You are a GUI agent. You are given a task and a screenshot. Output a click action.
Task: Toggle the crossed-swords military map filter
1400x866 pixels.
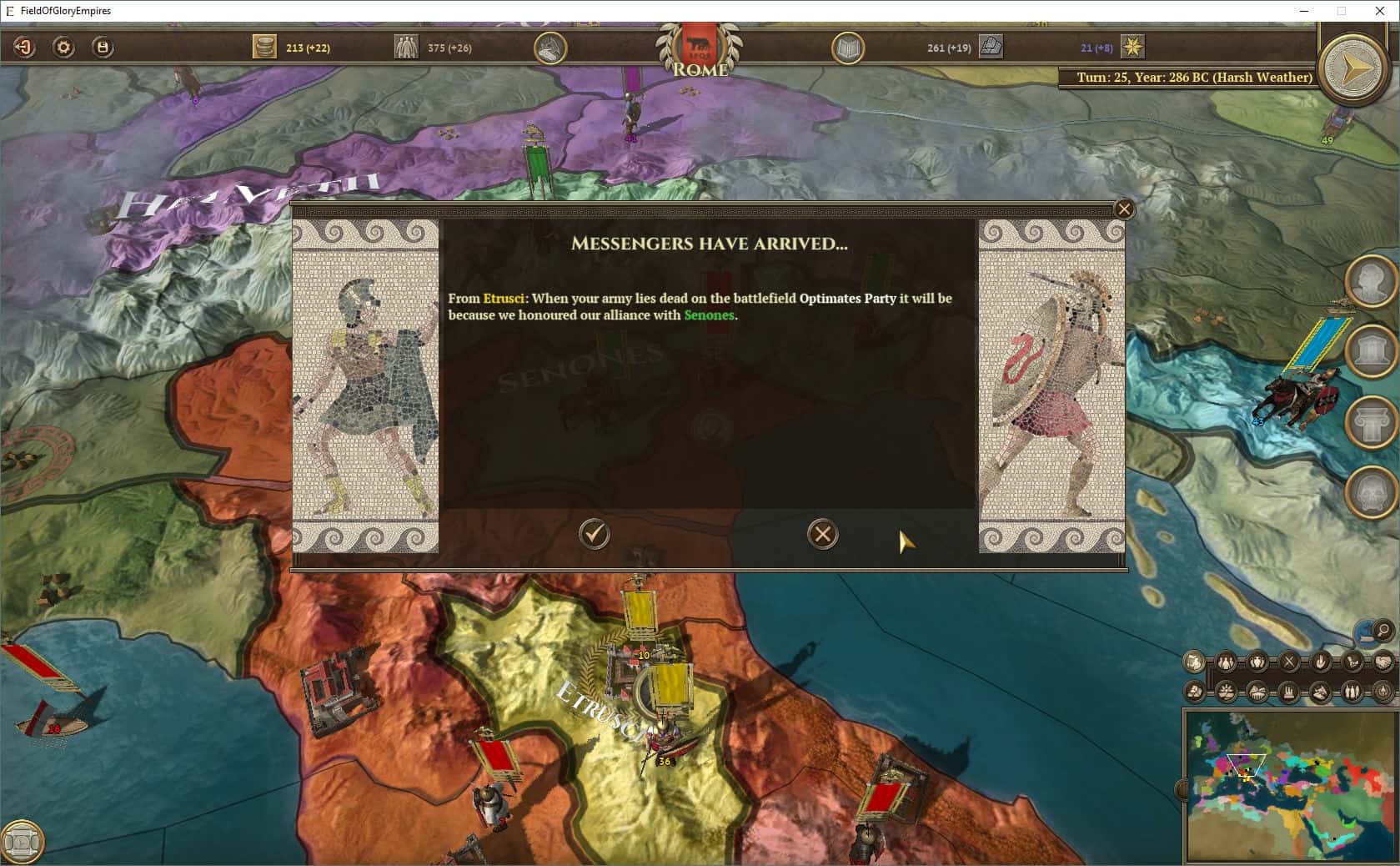pyautogui.click(x=1290, y=662)
